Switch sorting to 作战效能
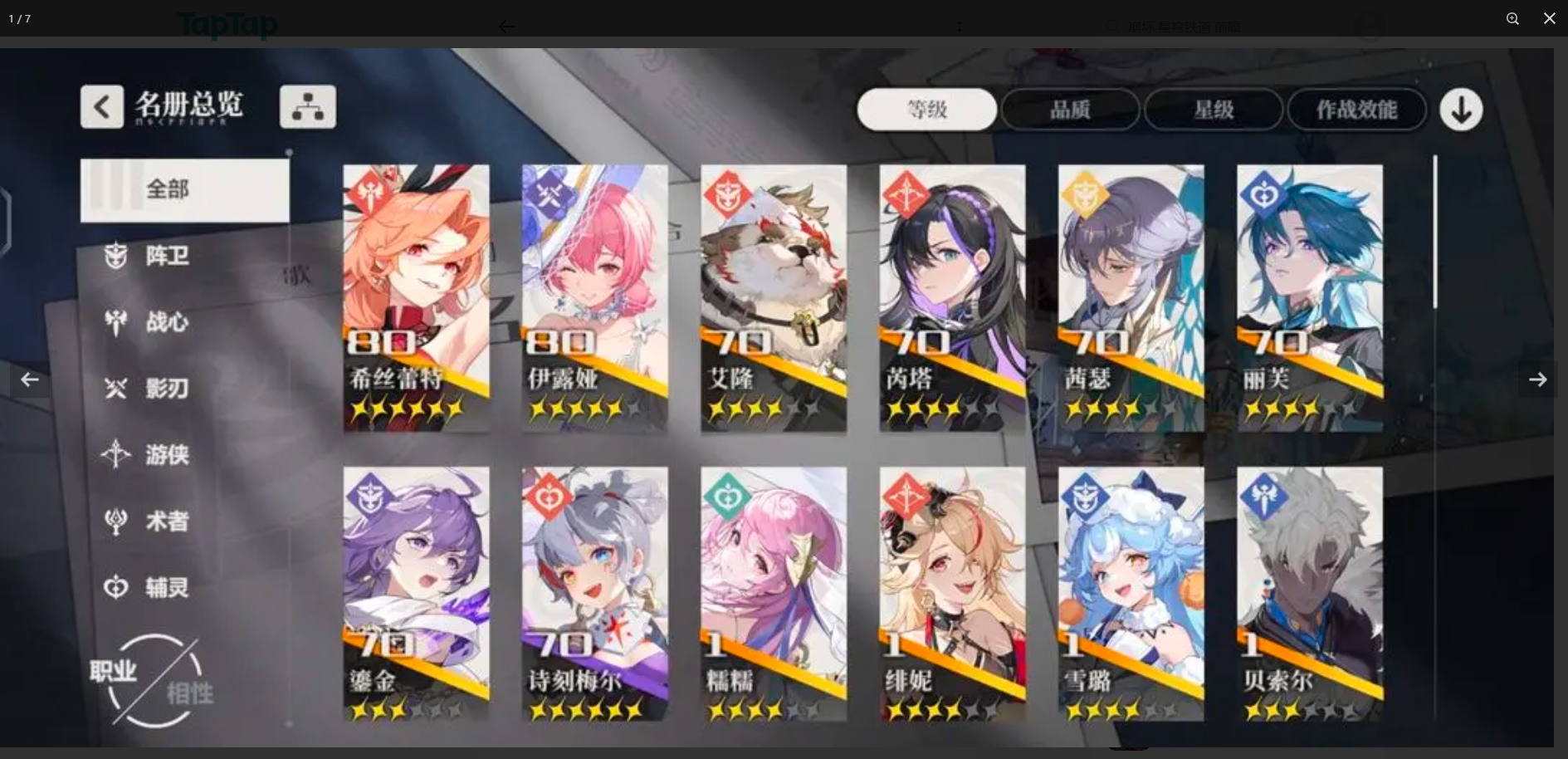 (1356, 109)
